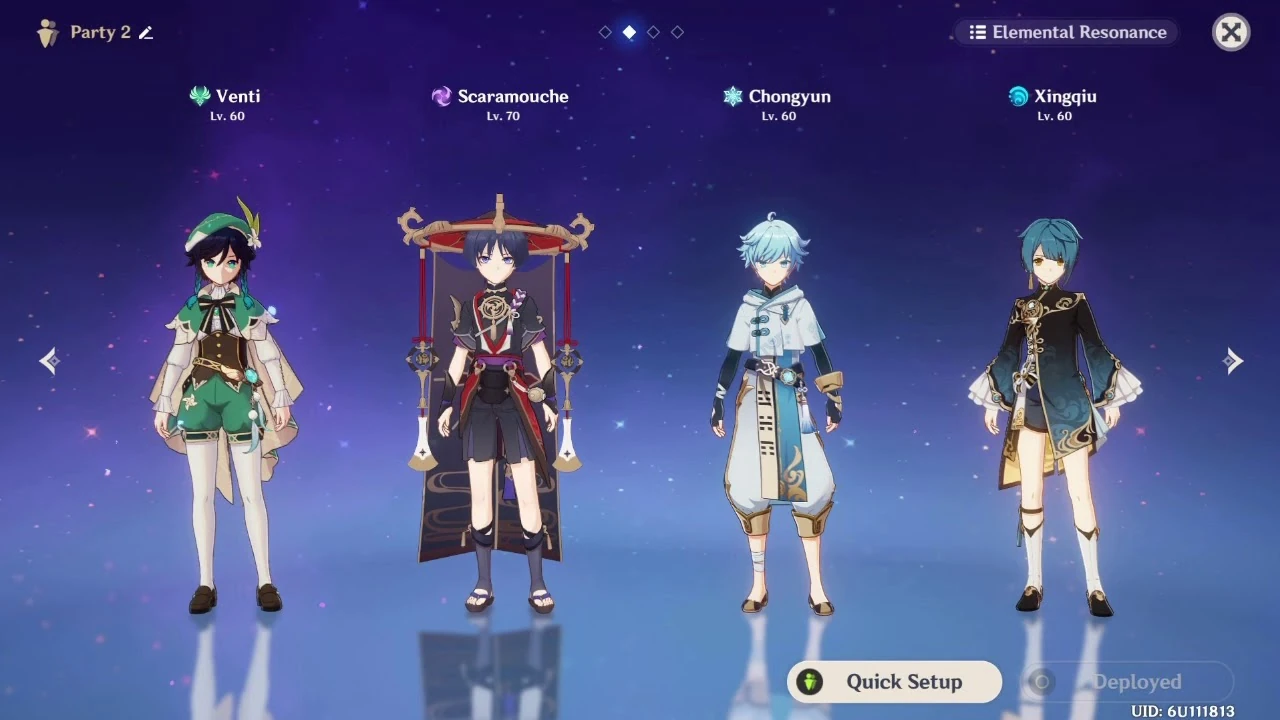
Task: Open the Elemental Resonance list icon
Action: [977, 32]
